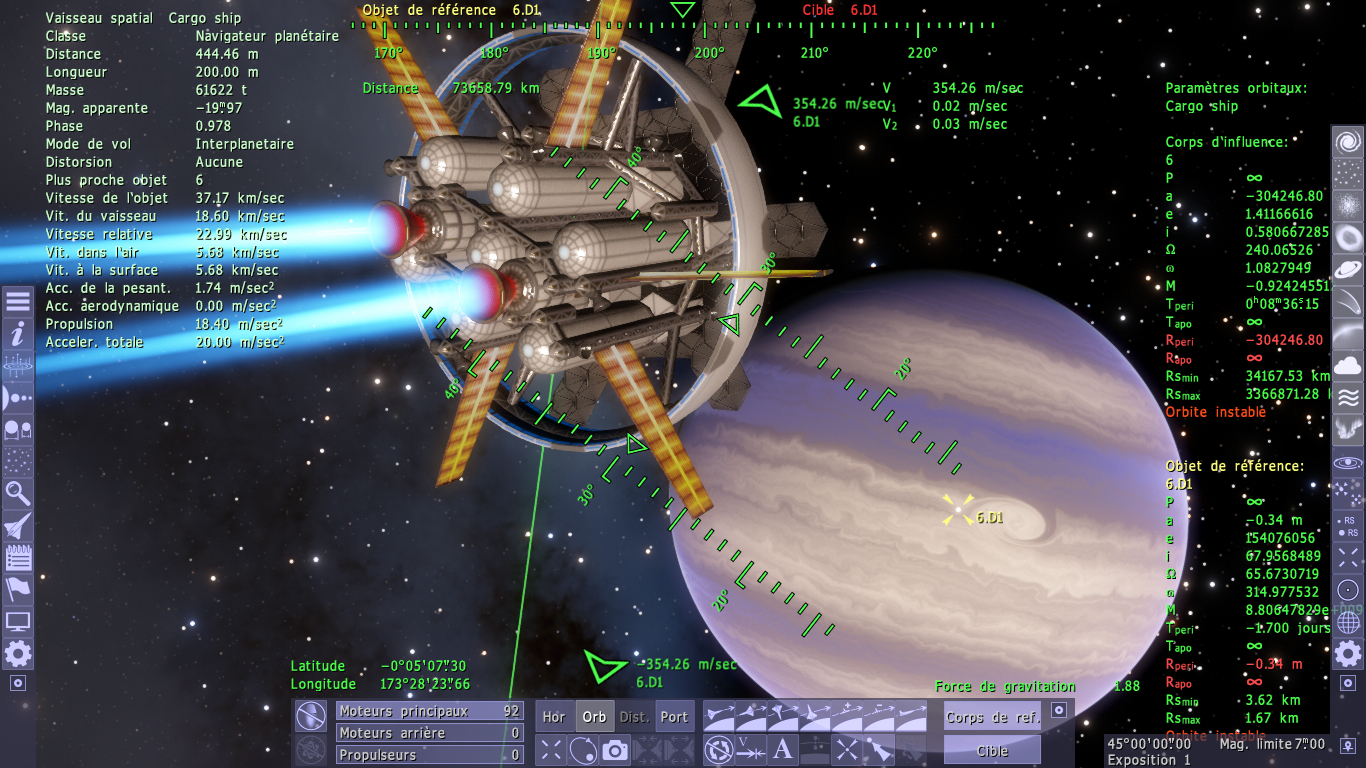Viewport: 1366px width, 768px height.
Task: Open the search magnifier tool
Action: (17, 492)
